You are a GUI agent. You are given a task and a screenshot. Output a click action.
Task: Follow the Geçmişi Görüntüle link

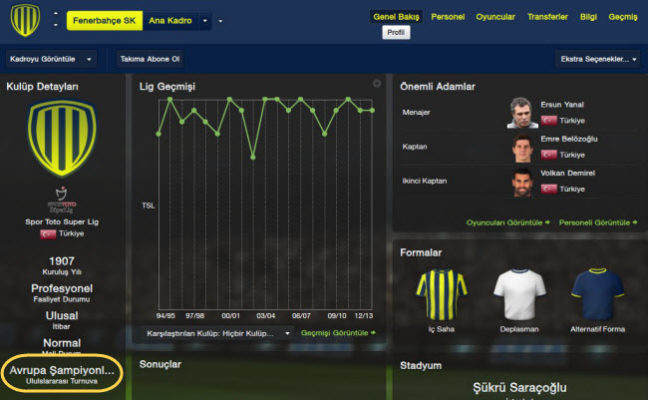pos(338,332)
